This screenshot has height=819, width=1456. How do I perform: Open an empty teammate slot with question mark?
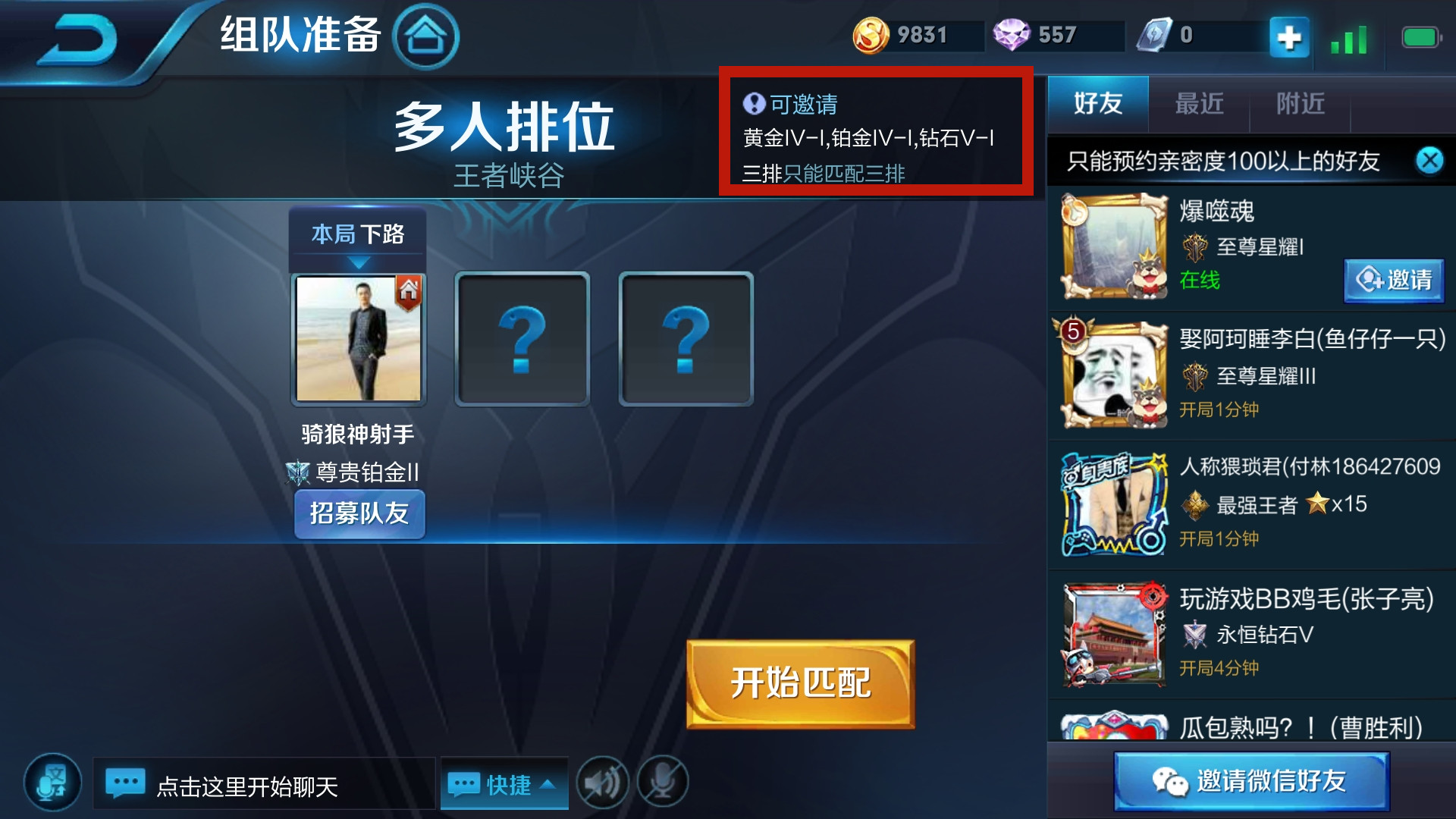click(522, 339)
